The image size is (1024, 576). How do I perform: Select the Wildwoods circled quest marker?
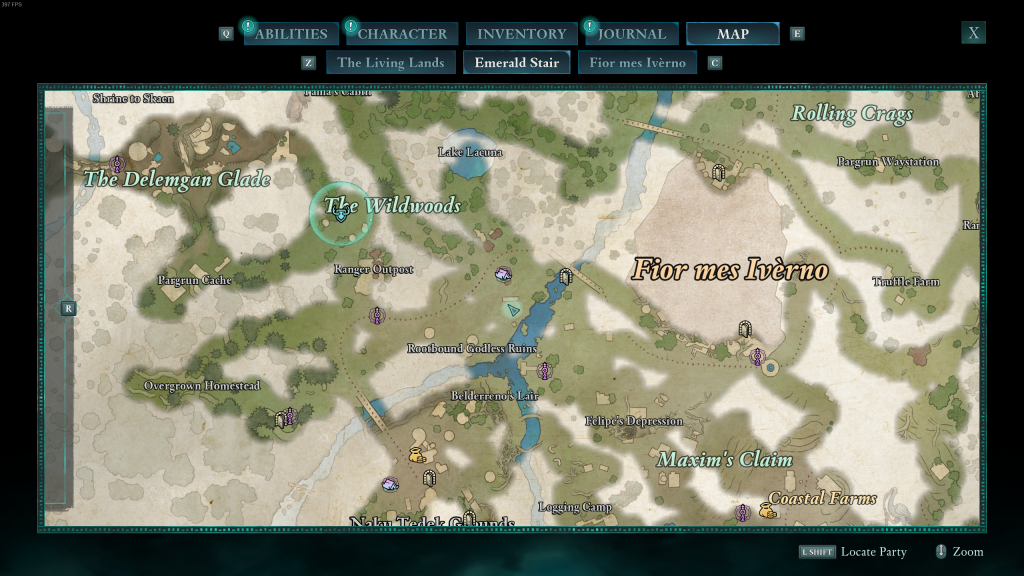(x=342, y=213)
